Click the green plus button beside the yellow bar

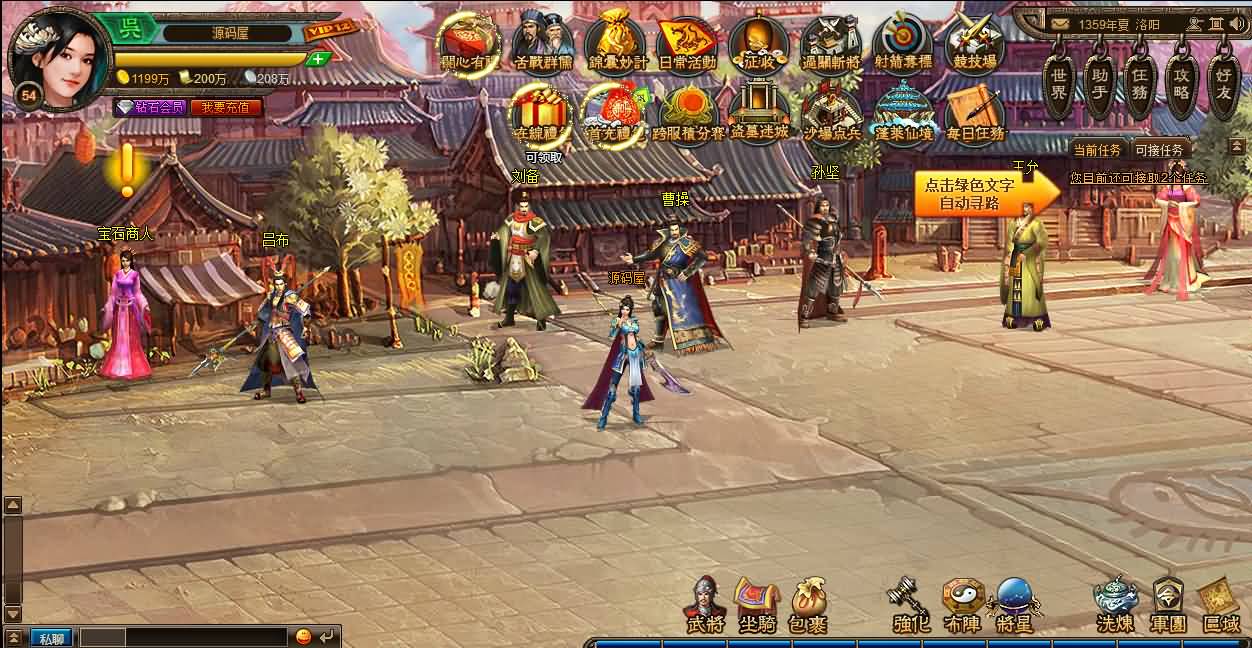[x=318, y=59]
